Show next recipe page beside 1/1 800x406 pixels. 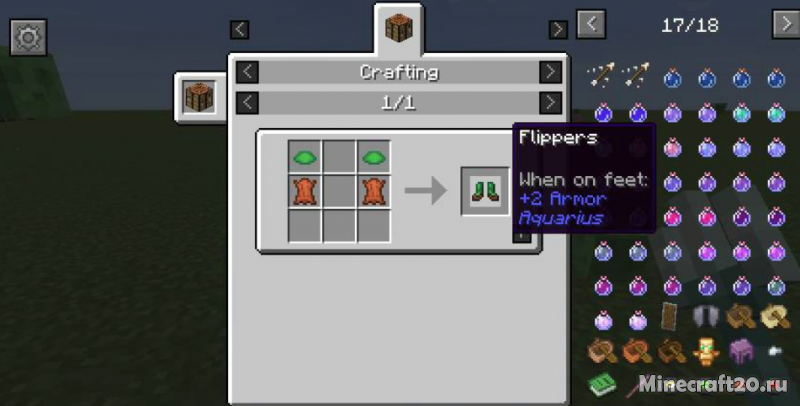550,102
